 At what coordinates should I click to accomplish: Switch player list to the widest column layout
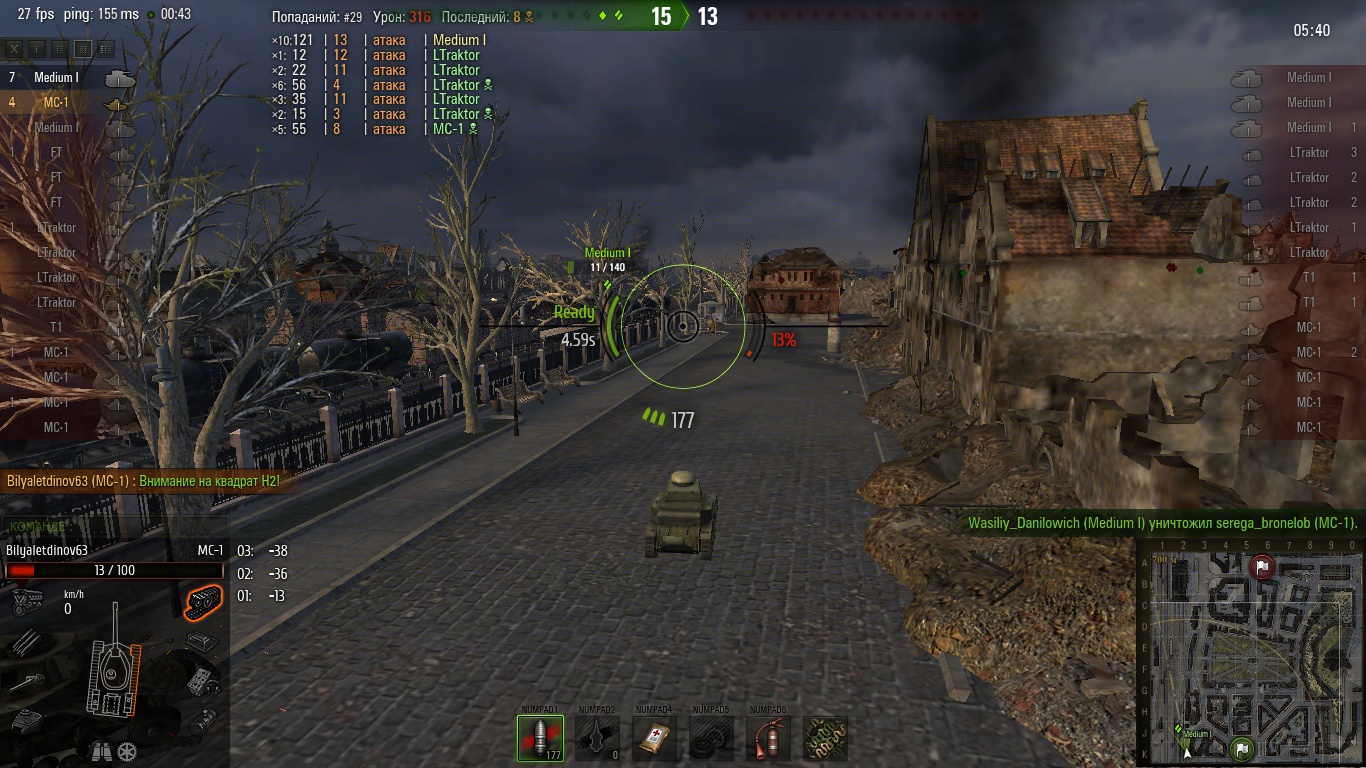[x=105, y=48]
